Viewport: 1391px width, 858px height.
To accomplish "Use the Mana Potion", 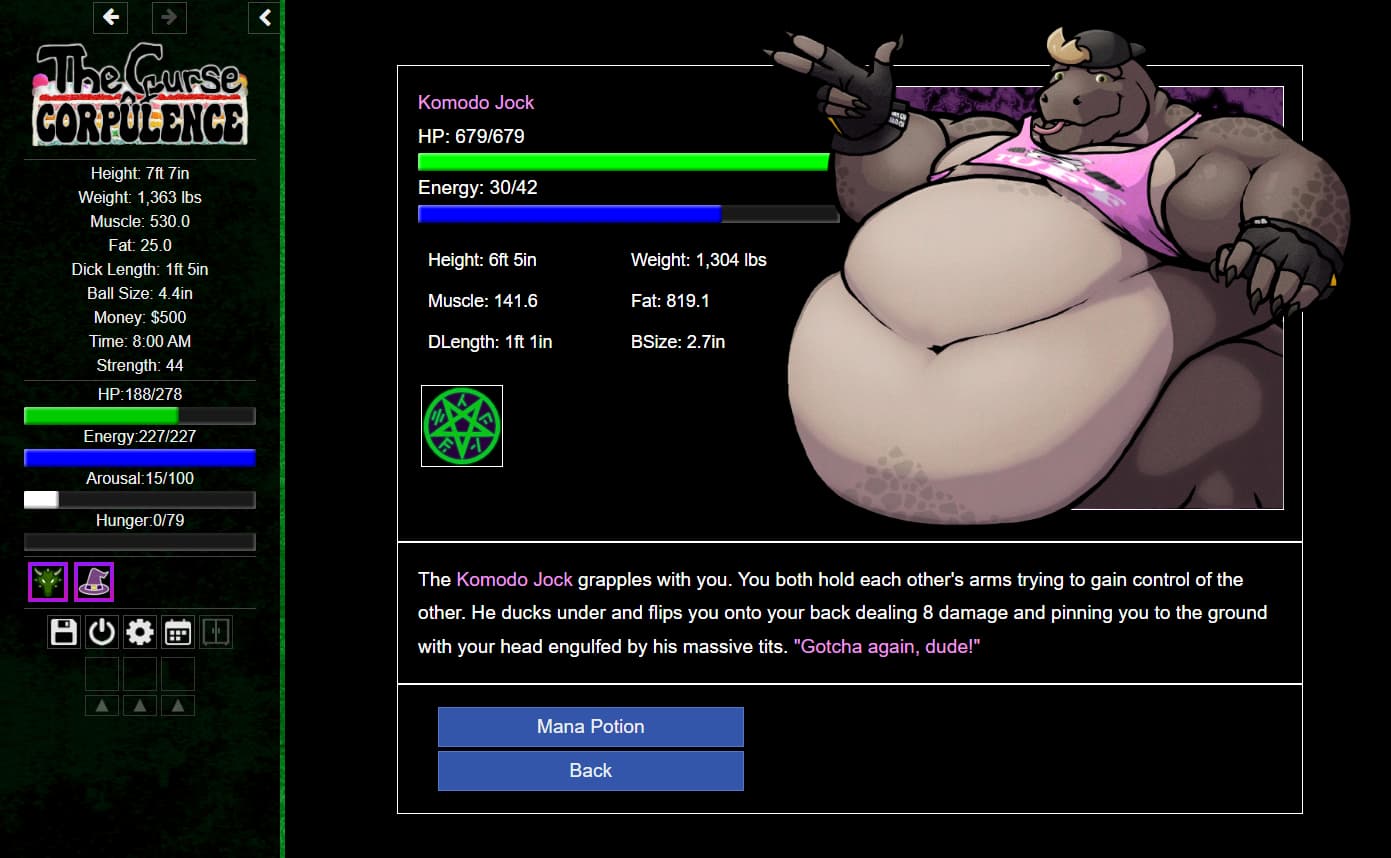I will point(590,727).
